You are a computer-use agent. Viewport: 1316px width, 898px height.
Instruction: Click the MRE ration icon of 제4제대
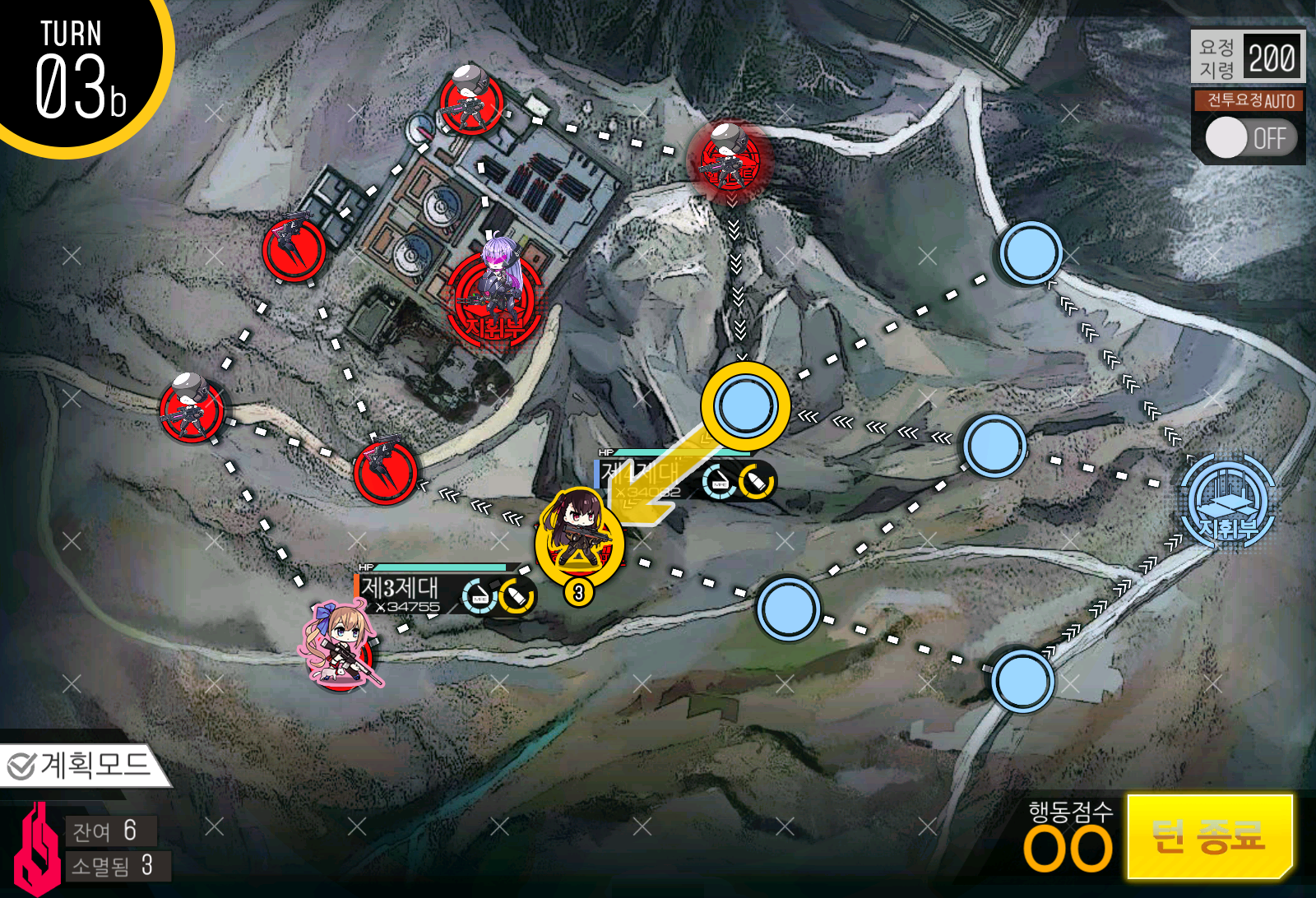tap(717, 481)
